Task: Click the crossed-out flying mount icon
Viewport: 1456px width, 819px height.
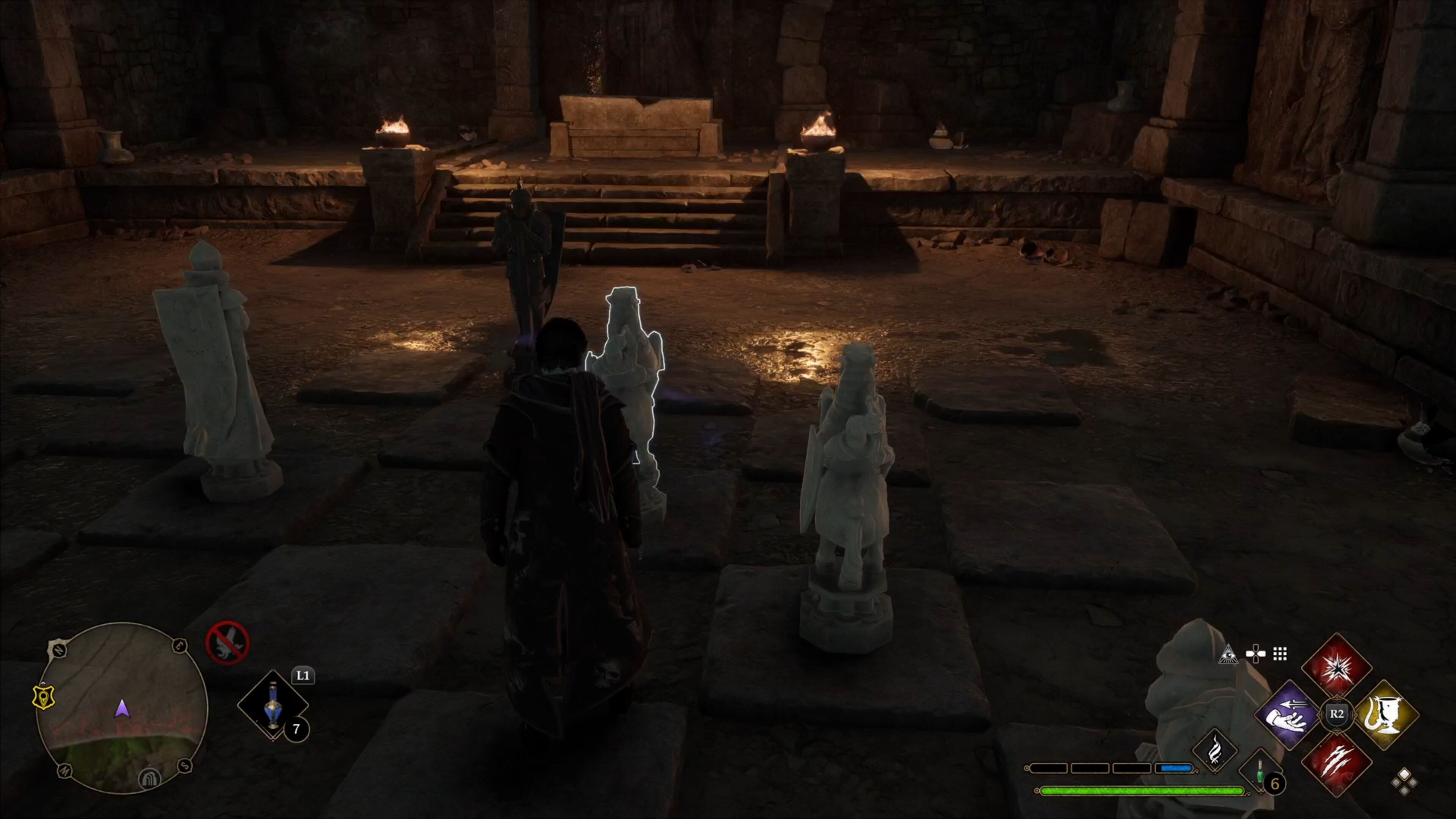Action: point(227,643)
